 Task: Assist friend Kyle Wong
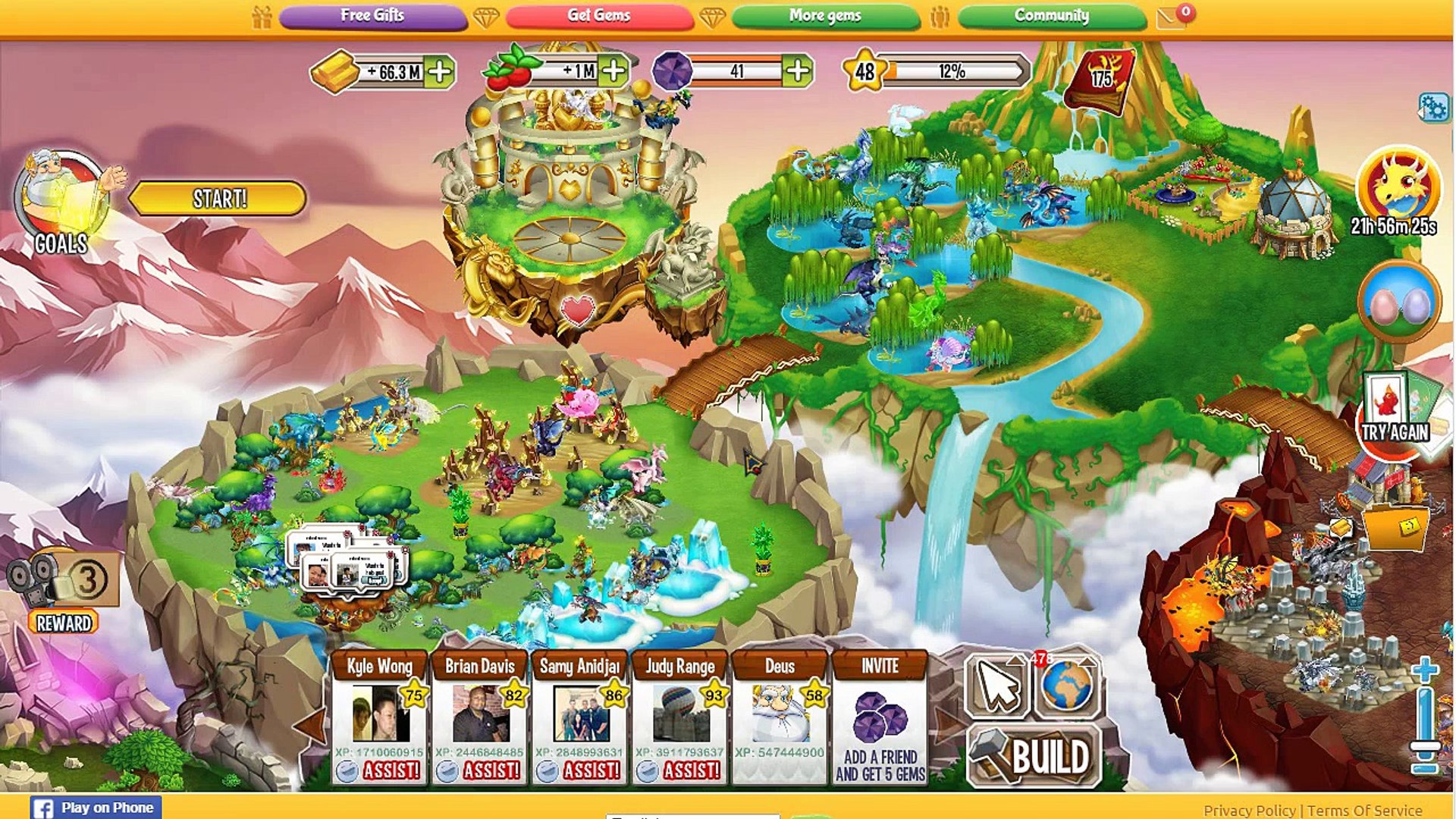pyautogui.click(x=390, y=770)
